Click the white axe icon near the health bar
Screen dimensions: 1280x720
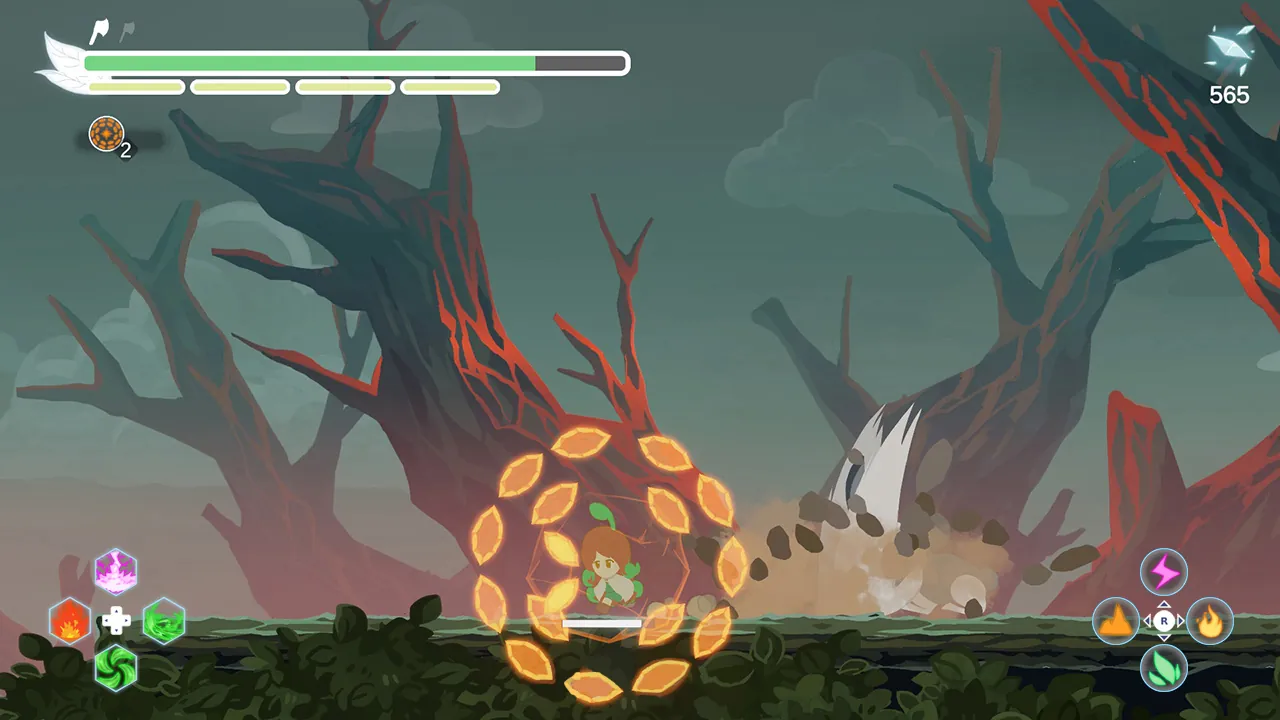point(98,30)
